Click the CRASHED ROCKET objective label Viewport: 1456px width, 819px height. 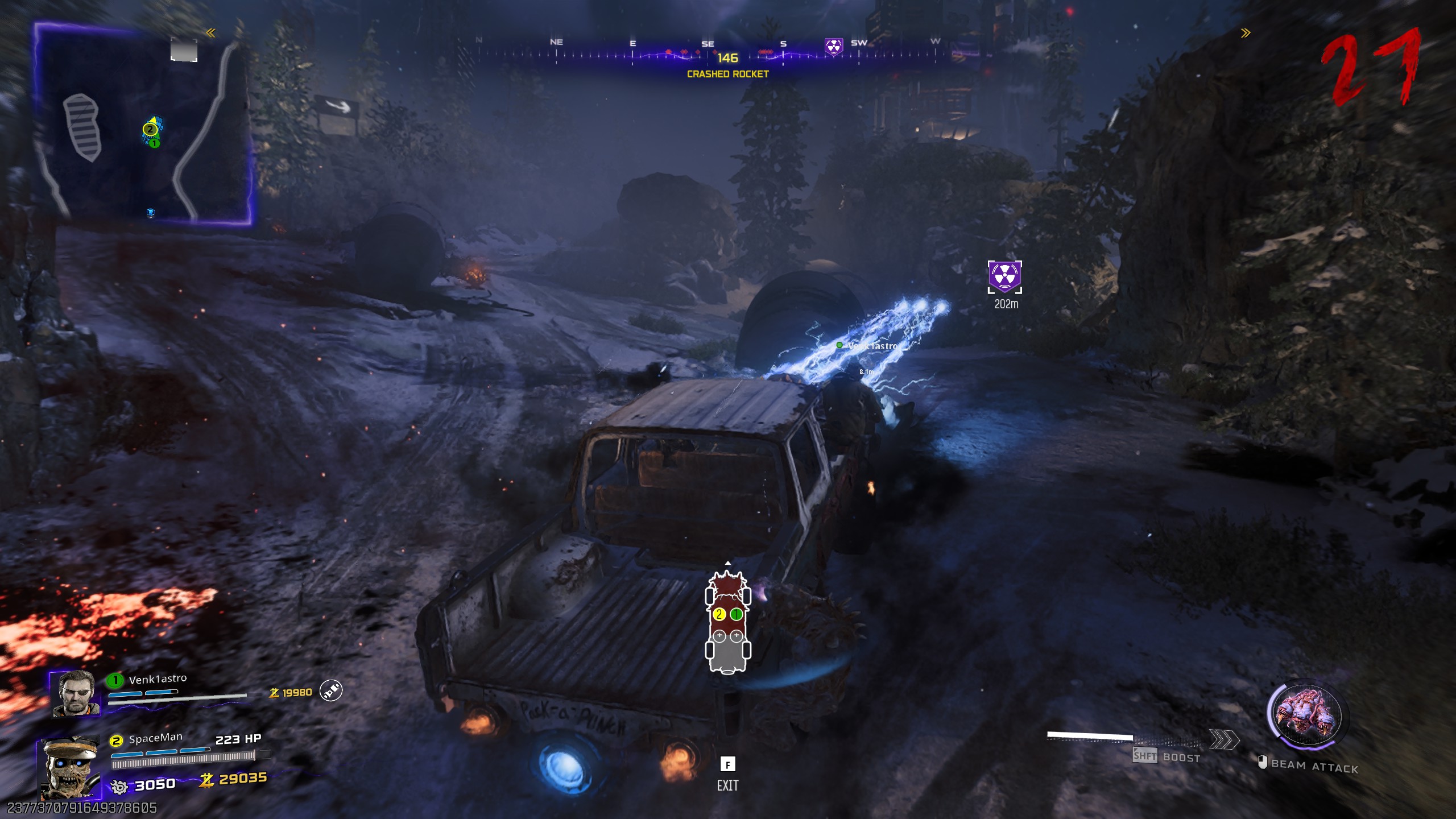click(727, 74)
